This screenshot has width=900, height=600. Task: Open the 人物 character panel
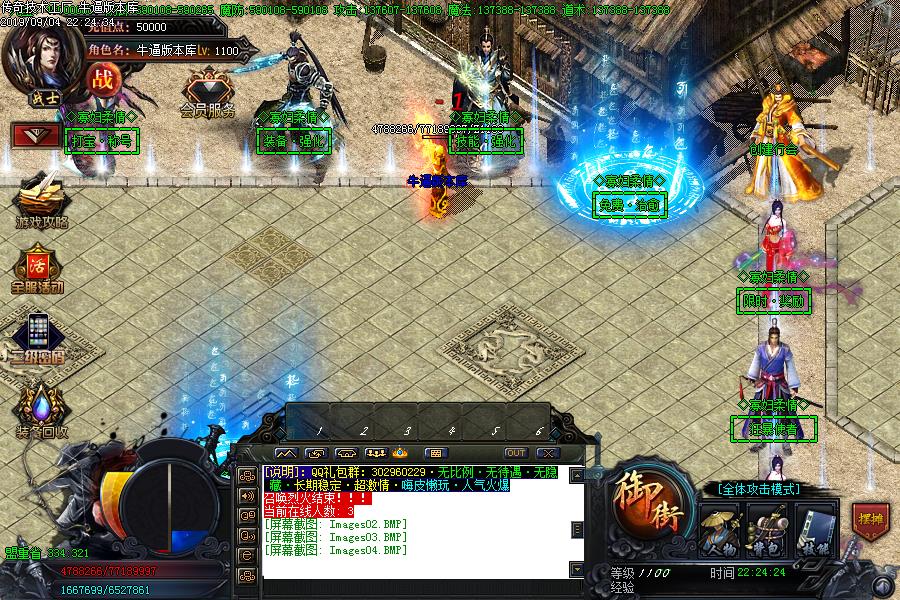pos(718,529)
